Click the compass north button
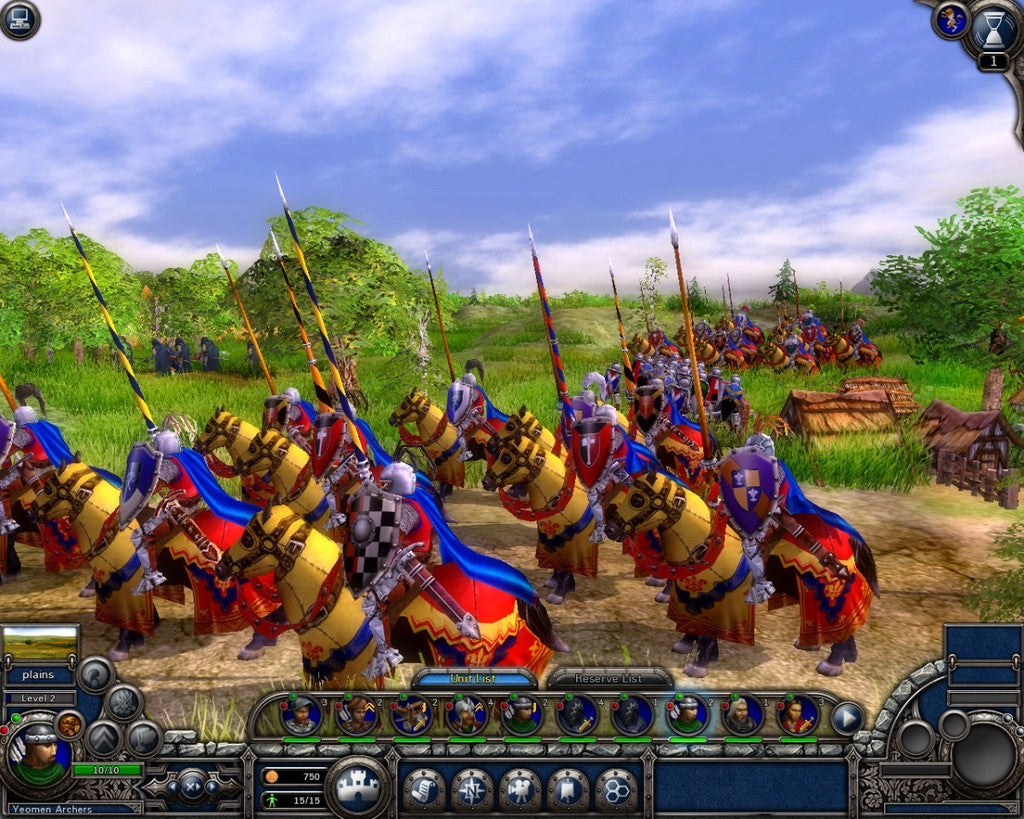Screen dimensions: 1024x819 click(472, 789)
